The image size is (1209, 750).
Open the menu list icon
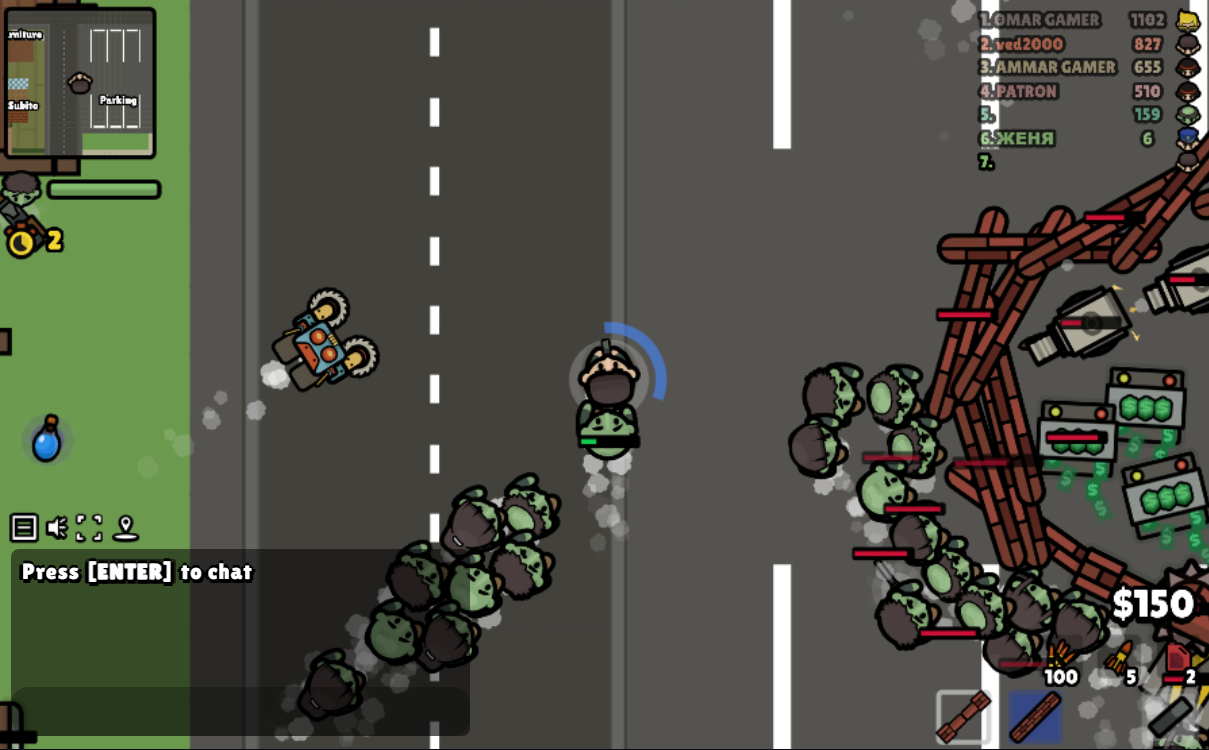pos(24,527)
